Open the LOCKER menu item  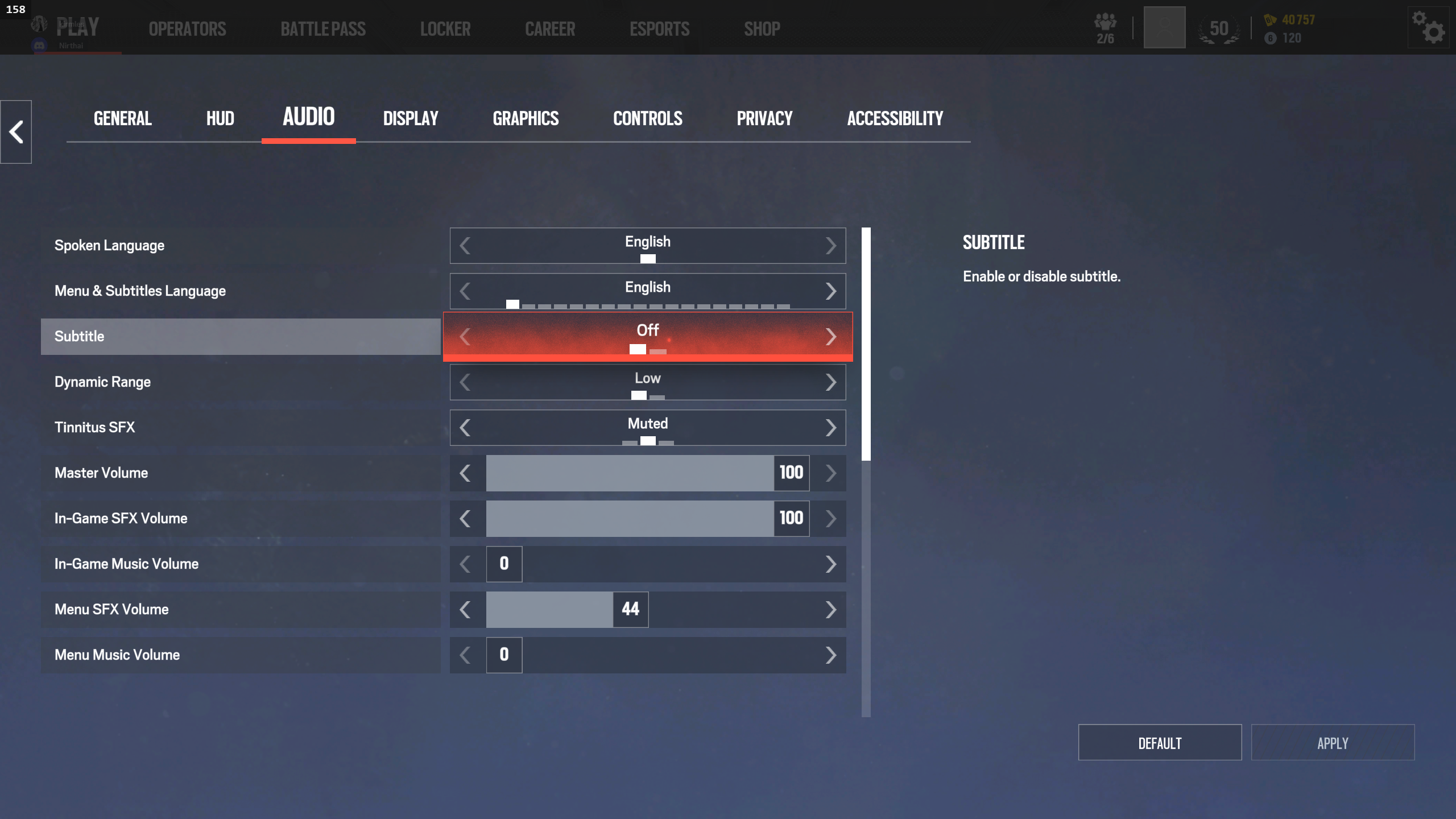point(445,28)
